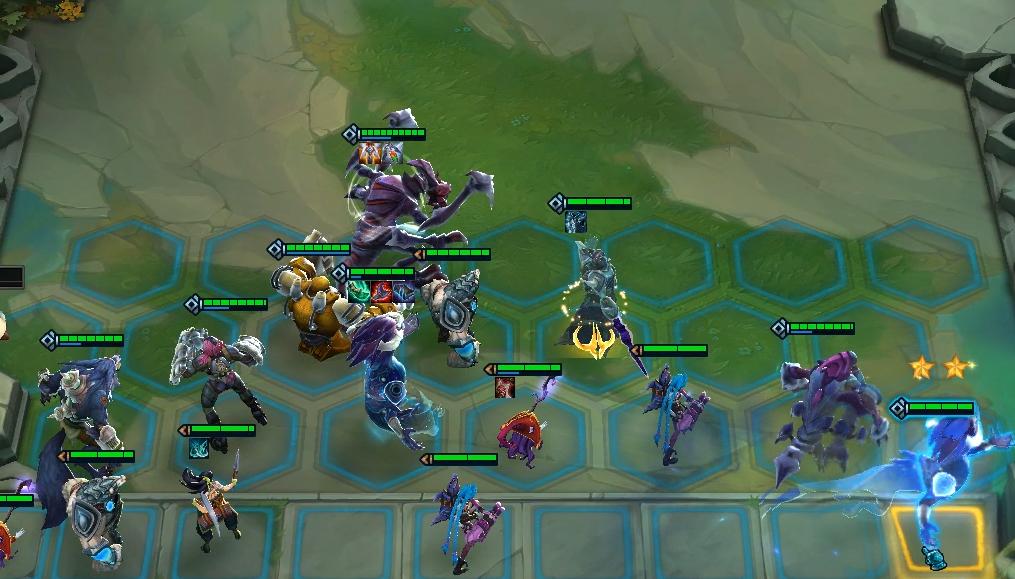Viewport: 1015px width, 579px height.
Task: Select the two-star unit on the yellow-highlighted tile
Action: coord(940,480)
